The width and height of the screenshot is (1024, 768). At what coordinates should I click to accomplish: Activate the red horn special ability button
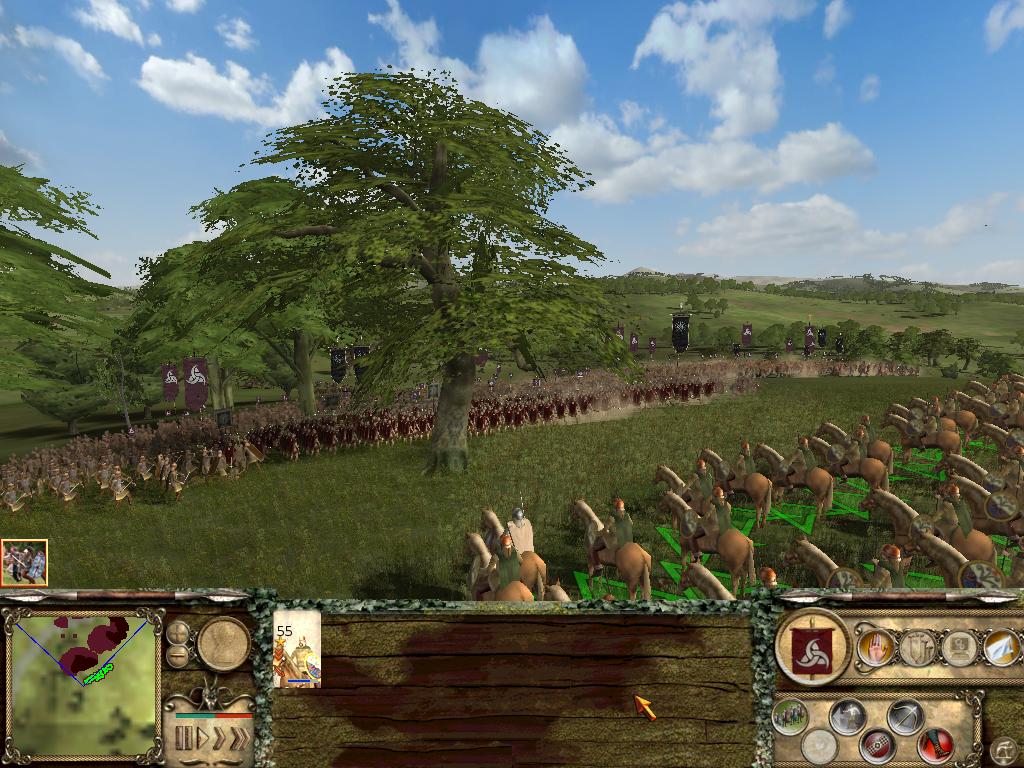[936, 745]
